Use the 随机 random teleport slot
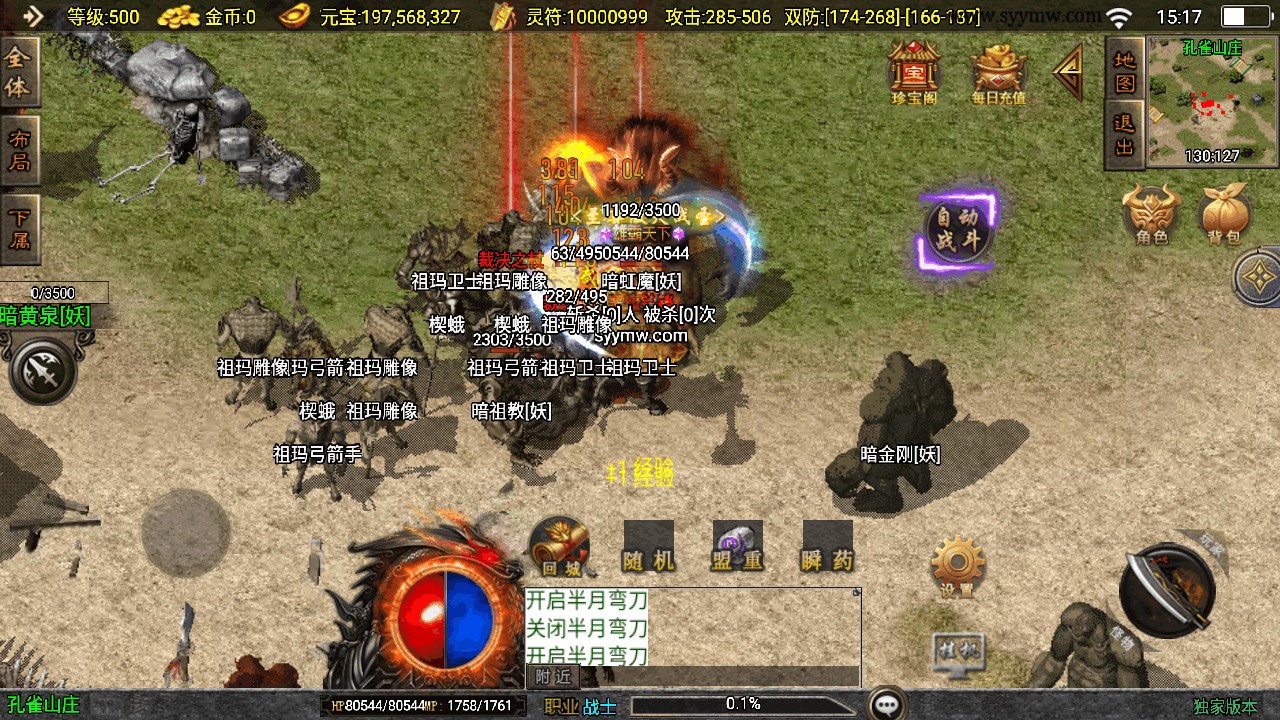Viewport: 1280px width, 720px height. click(x=648, y=547)
